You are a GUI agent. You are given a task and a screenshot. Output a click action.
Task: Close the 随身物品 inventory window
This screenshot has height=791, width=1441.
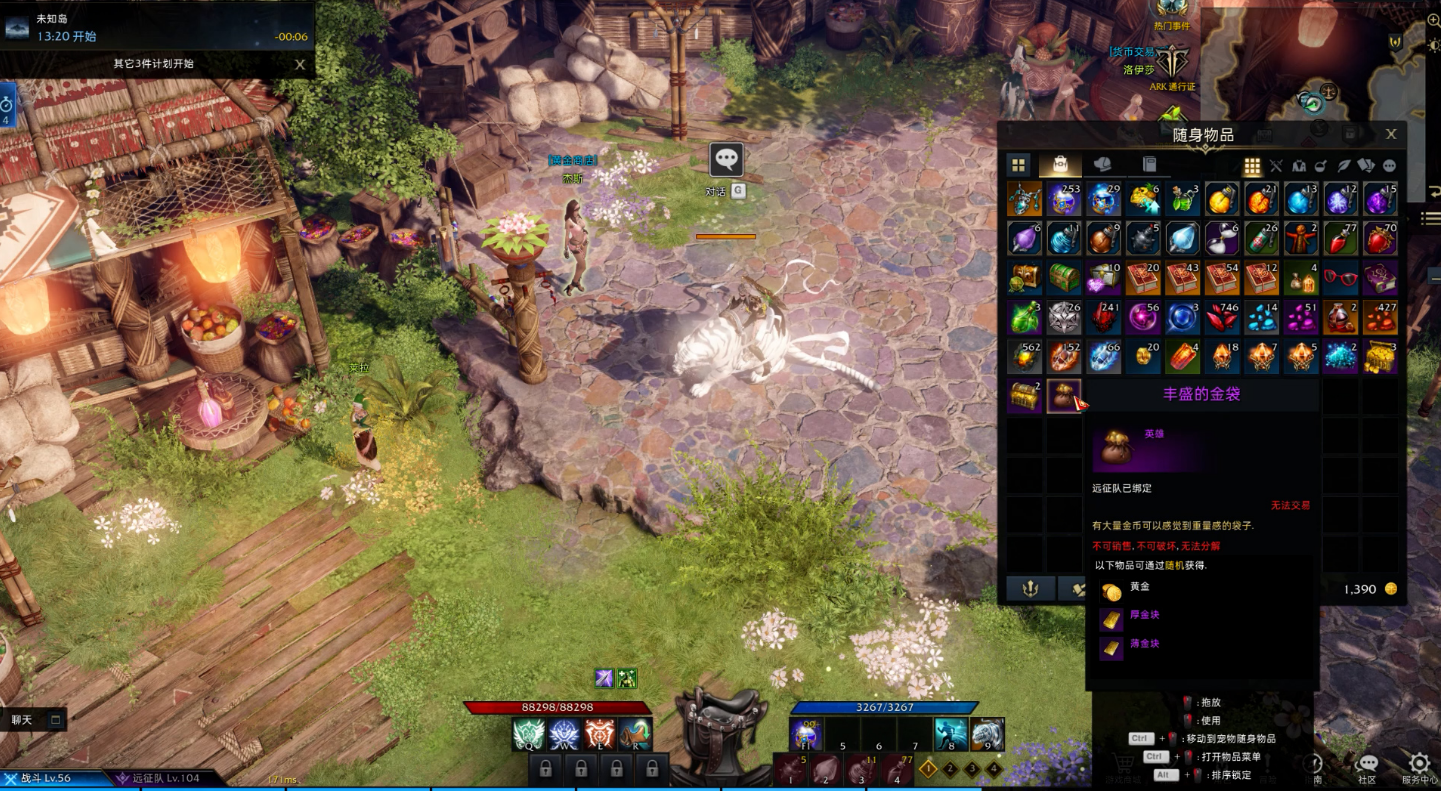tap(1391, 134)
